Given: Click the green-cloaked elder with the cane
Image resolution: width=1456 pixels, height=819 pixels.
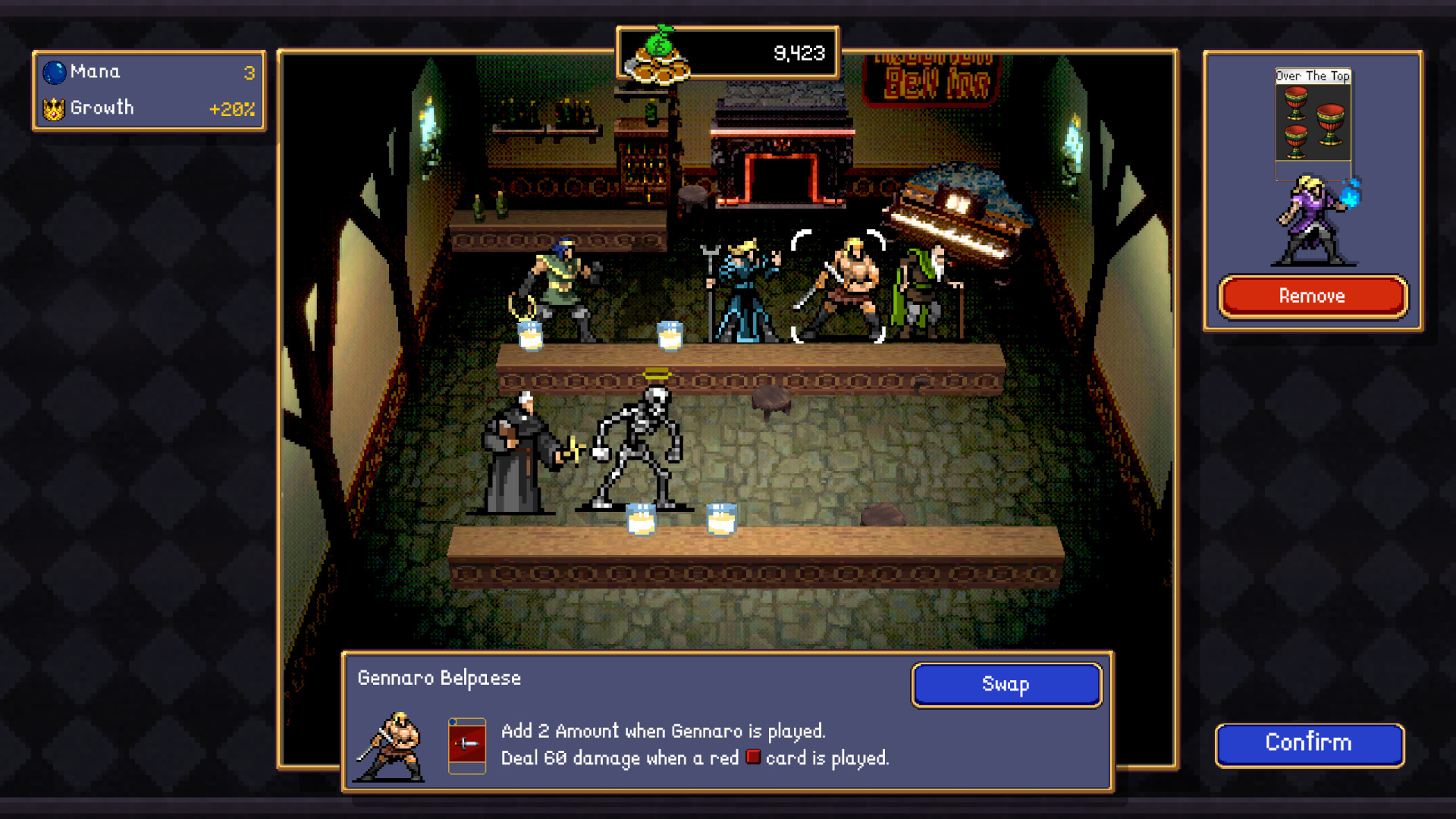Looking at the screenshot, I should click(x=921, y=288).
